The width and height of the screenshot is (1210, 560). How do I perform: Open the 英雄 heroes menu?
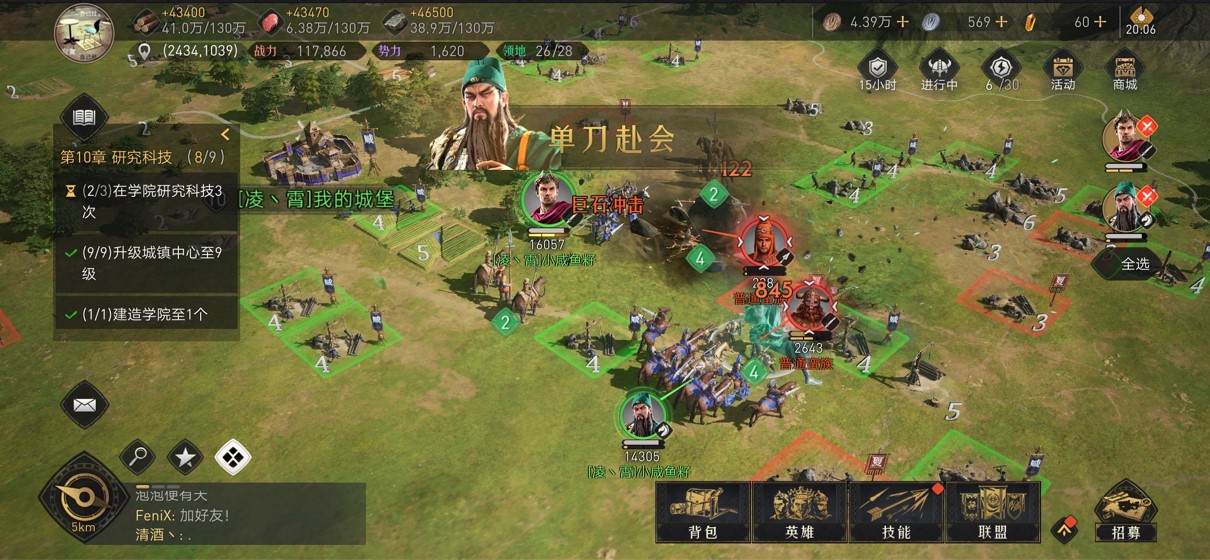click(799, 514)
